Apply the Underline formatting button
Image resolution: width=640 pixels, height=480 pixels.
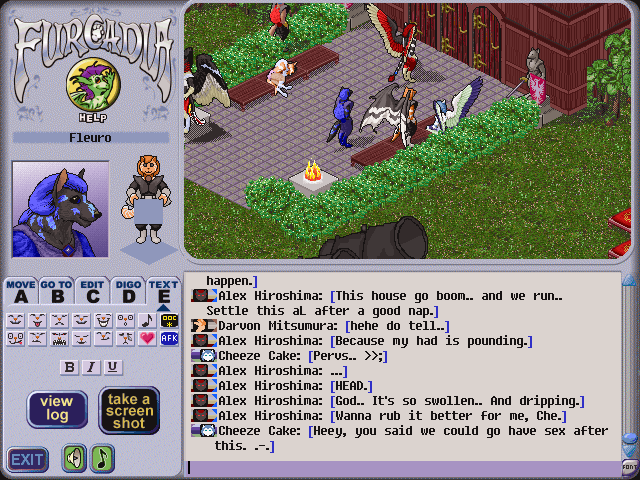tap(112, 367)
